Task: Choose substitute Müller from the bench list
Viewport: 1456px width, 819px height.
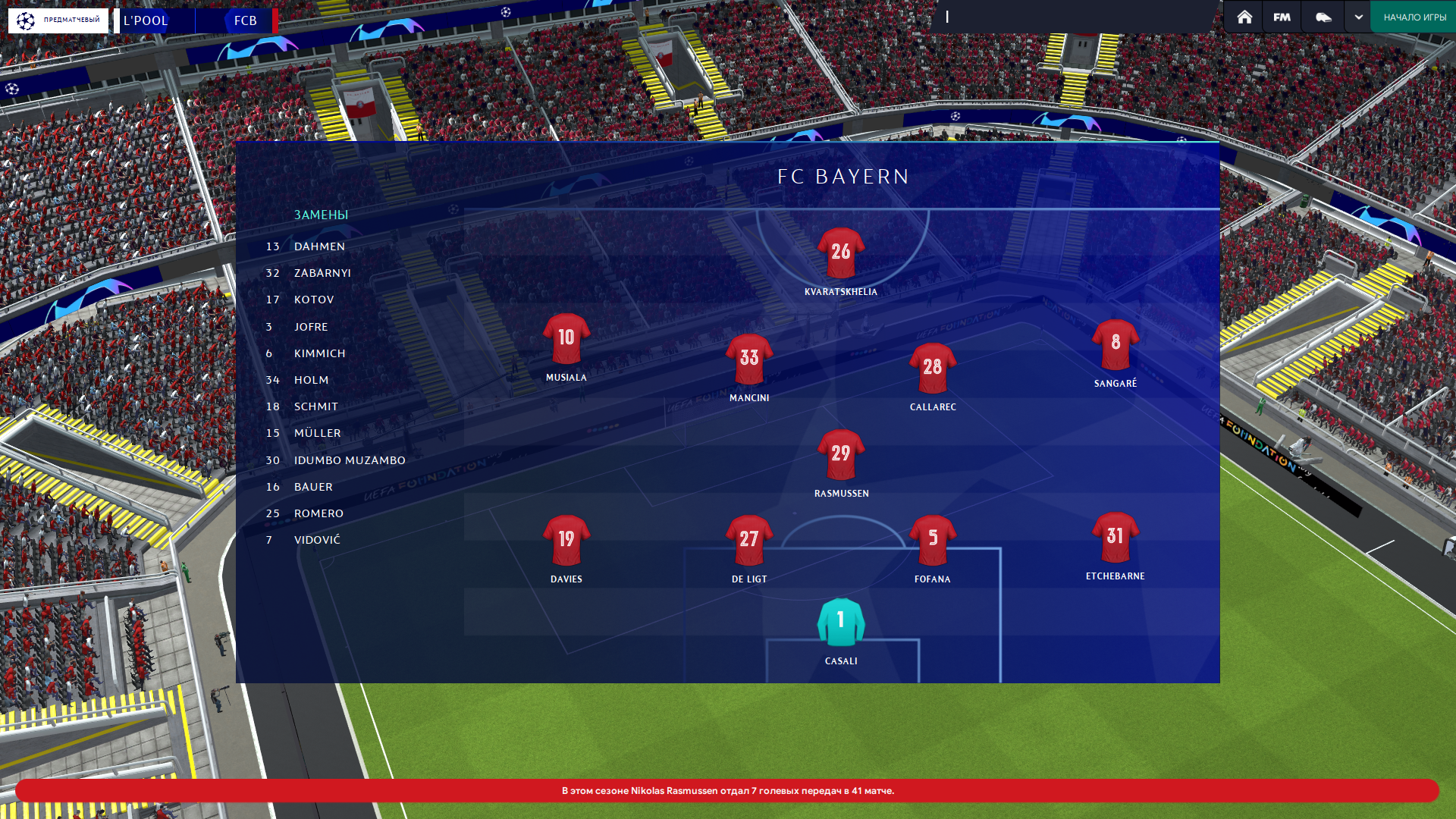Action: 317,433
